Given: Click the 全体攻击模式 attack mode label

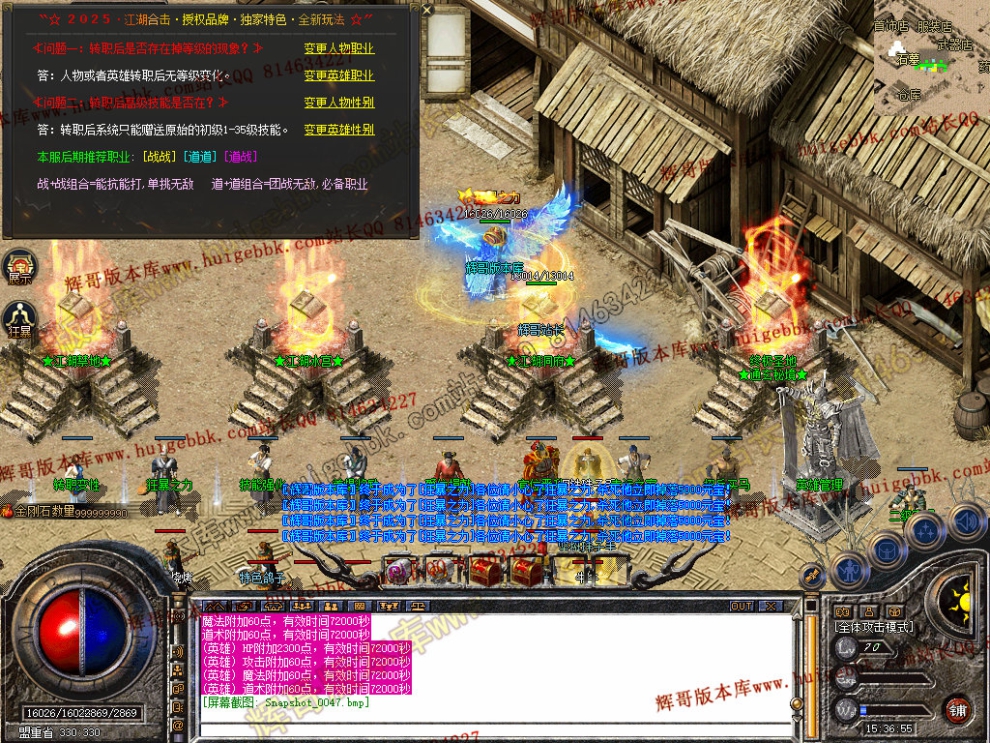Looking at the screenshot, I should pos(874,626).
